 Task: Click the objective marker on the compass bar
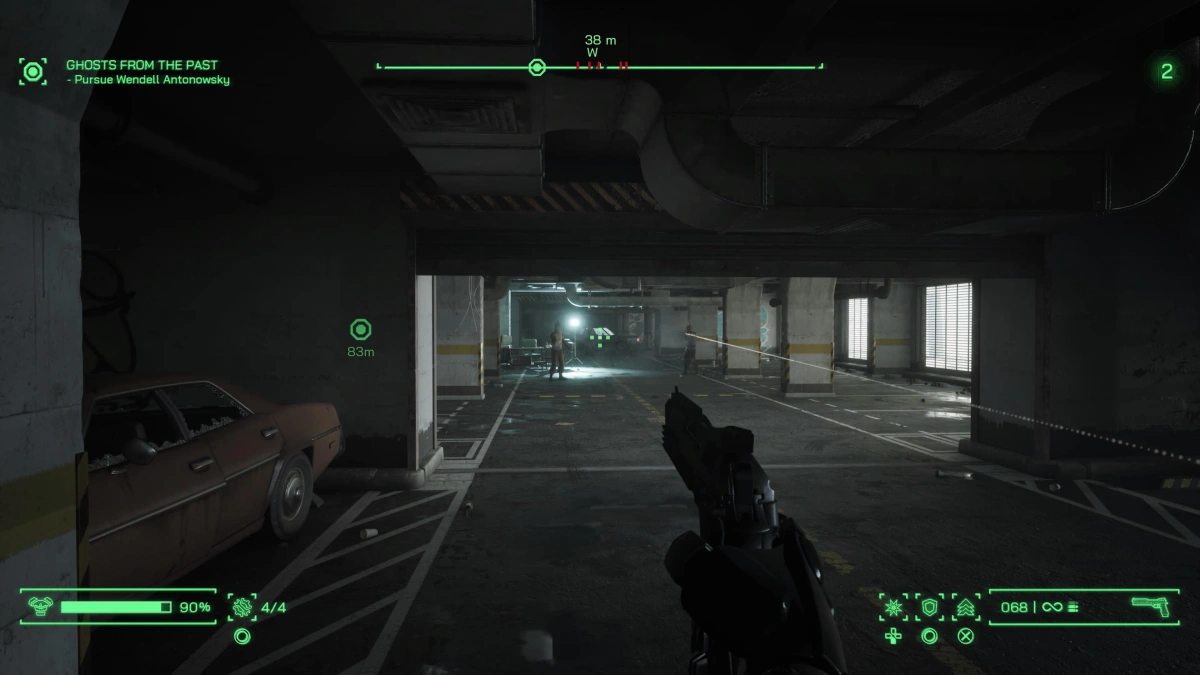click(x=537, y=68)
